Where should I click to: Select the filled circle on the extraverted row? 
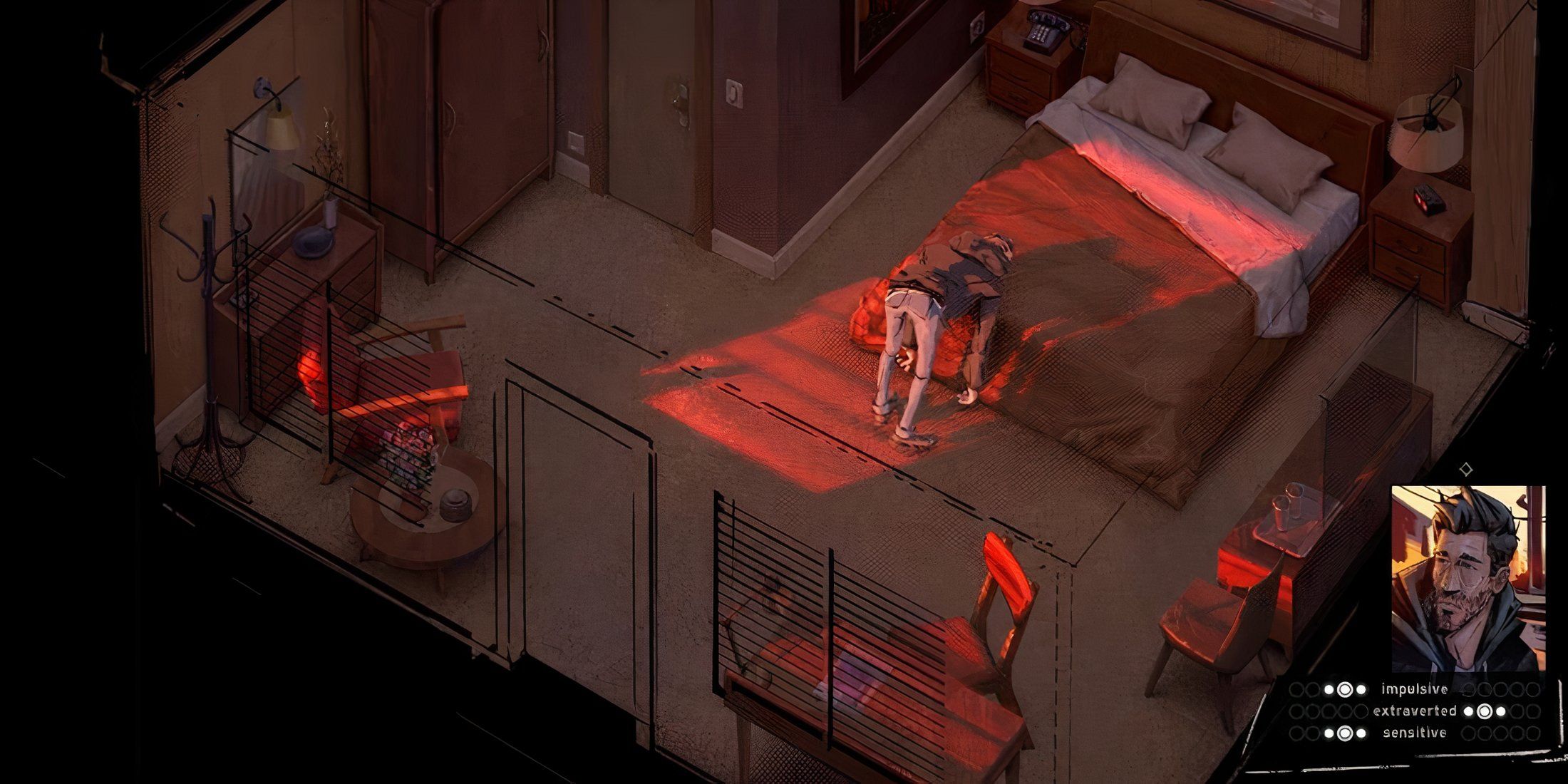pos(1484,711)
